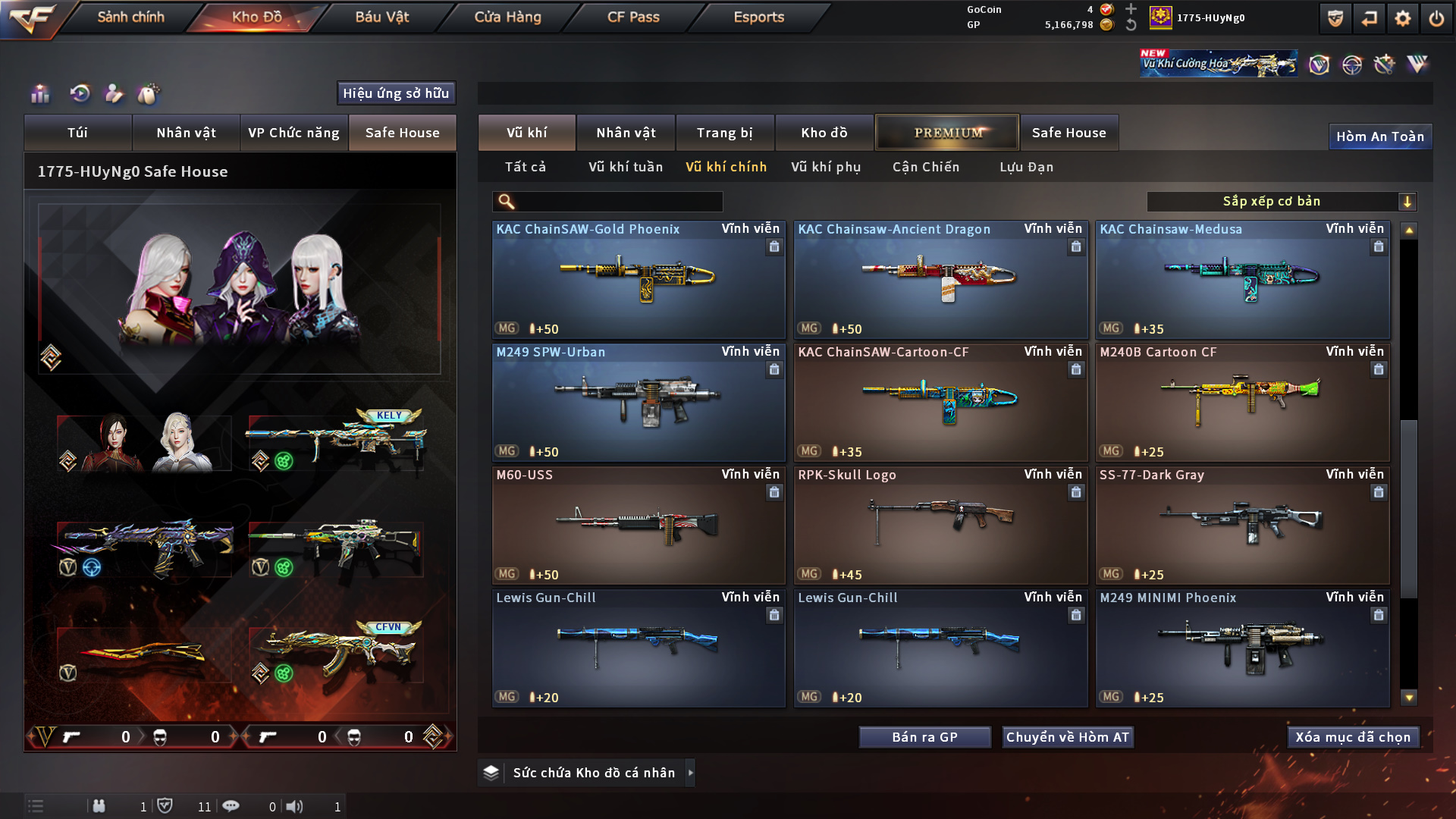
Task: Select the PREMIUM inventory tab
Action: 947,133
